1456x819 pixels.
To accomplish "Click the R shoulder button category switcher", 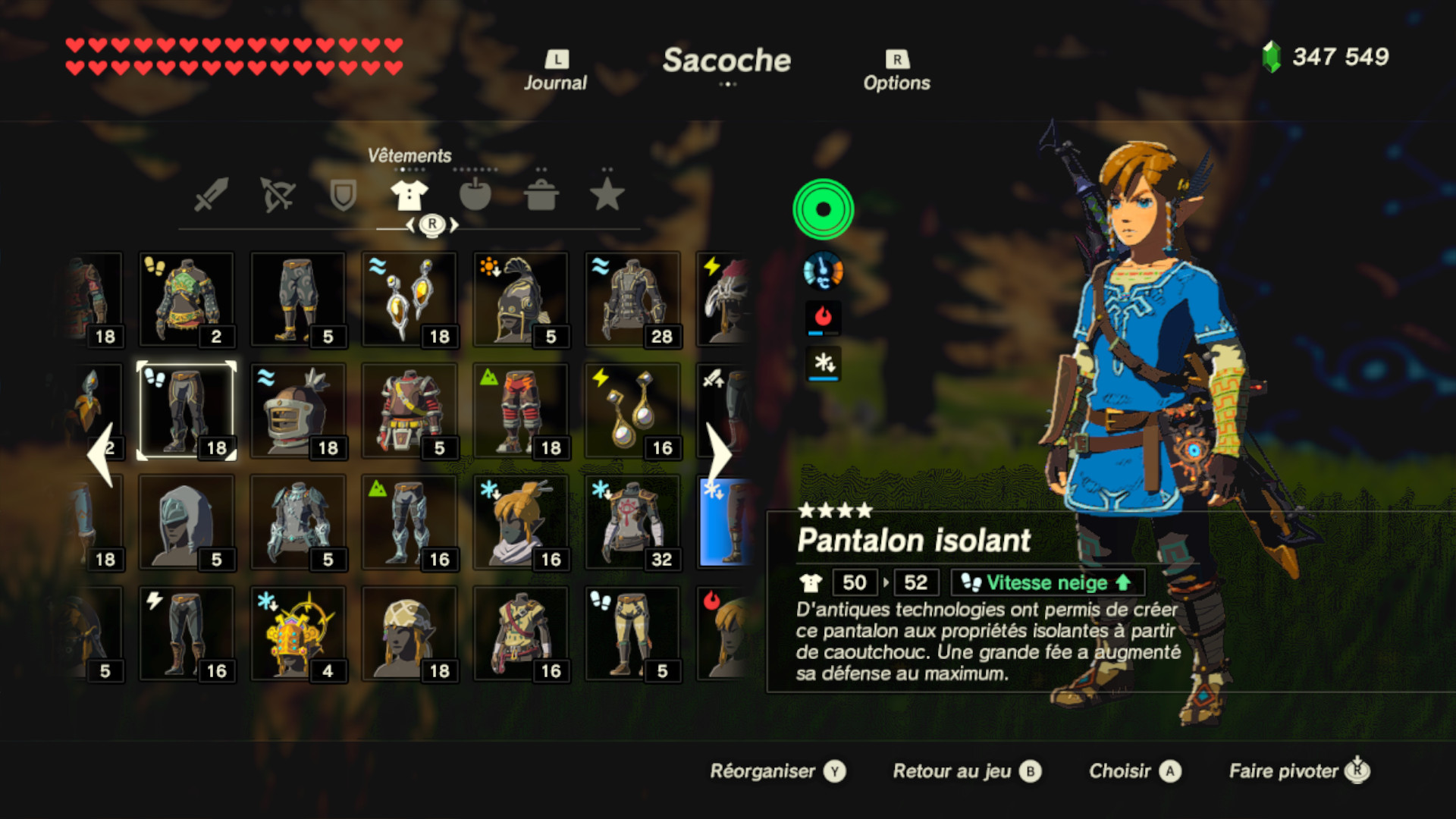I will [x=431, y=224].
